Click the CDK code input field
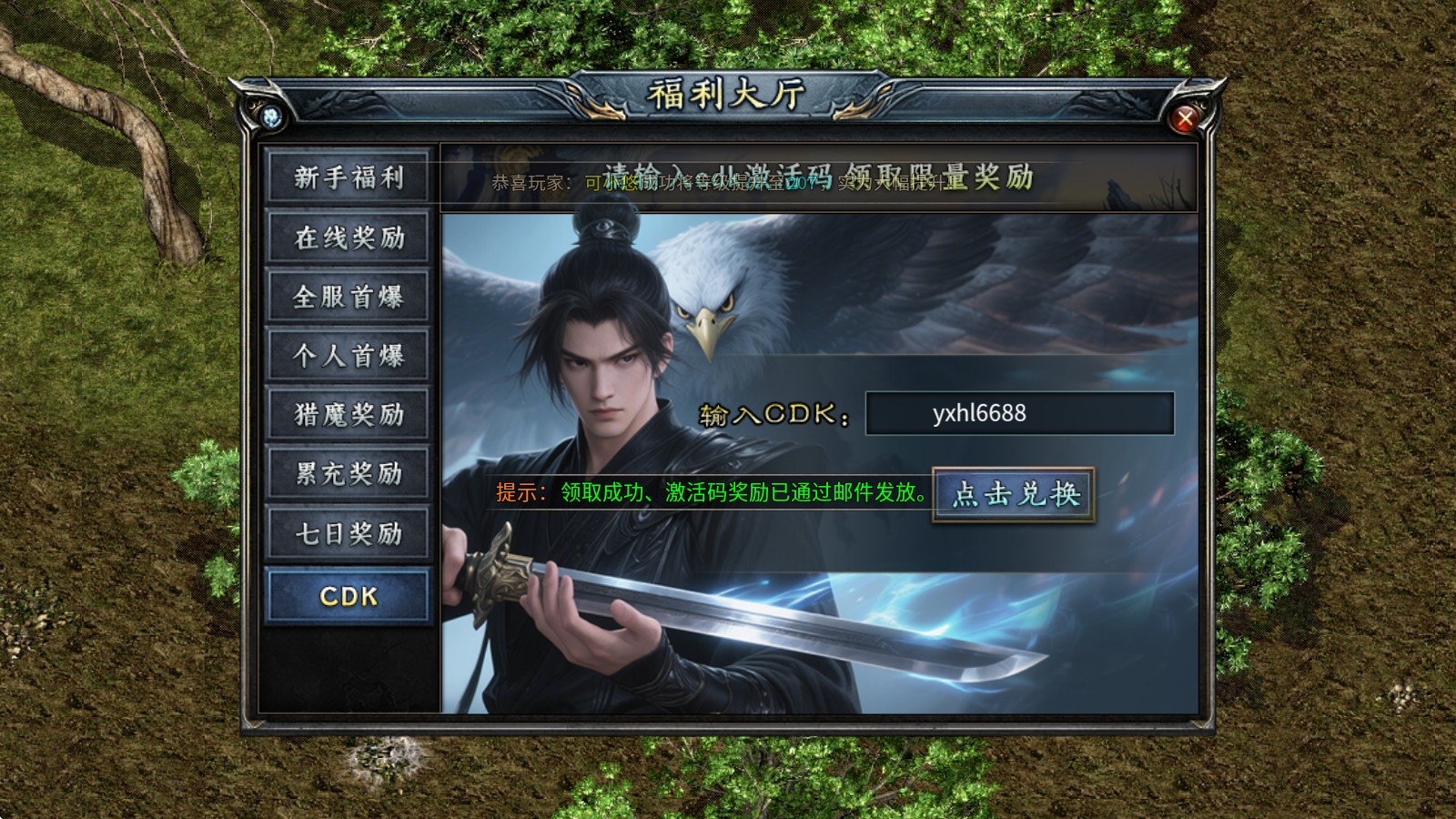This screenshot has height=819, width=1456. (x=1019, y=413)
